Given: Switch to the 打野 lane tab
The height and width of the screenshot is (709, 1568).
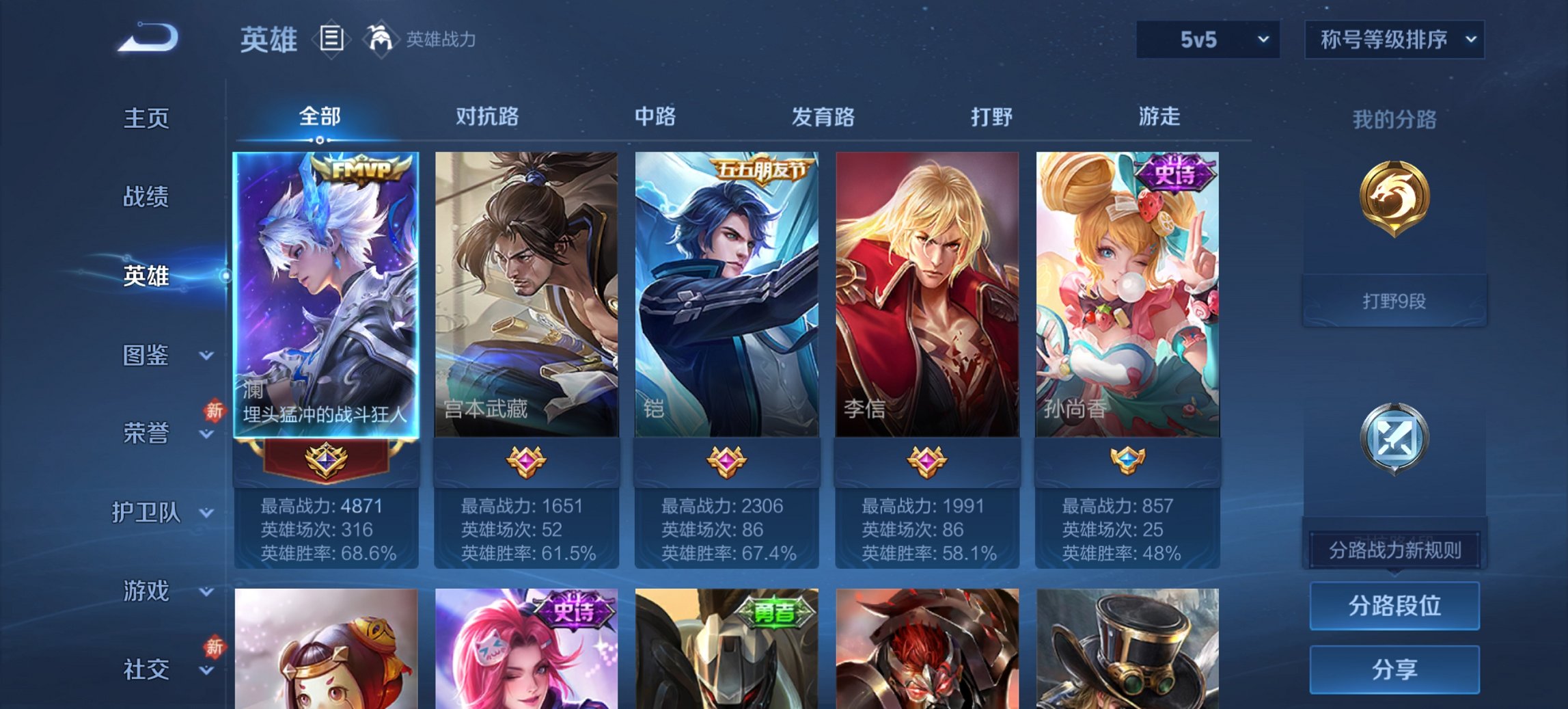Looking at the screenshot, I should [992, 117].
